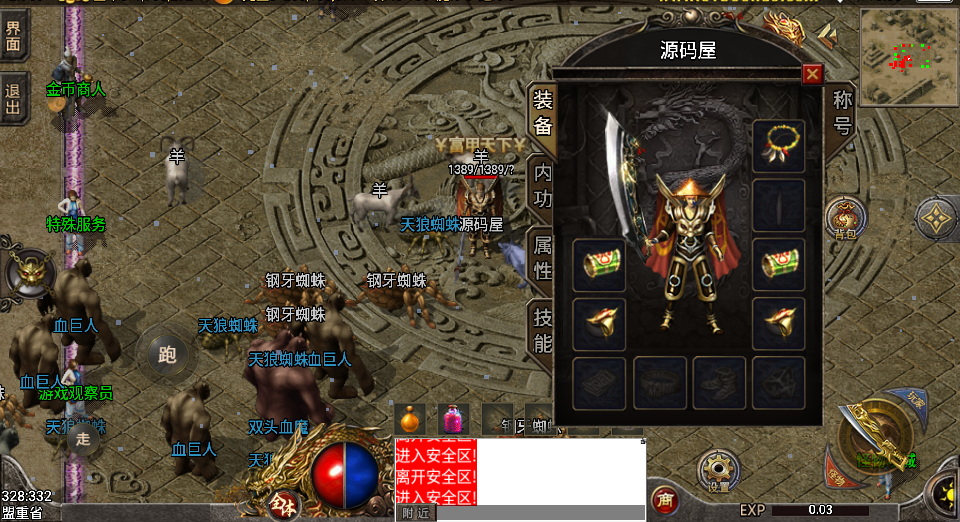Click the 退出 exit button
960x522 pixels.
(x=14, y=98)
